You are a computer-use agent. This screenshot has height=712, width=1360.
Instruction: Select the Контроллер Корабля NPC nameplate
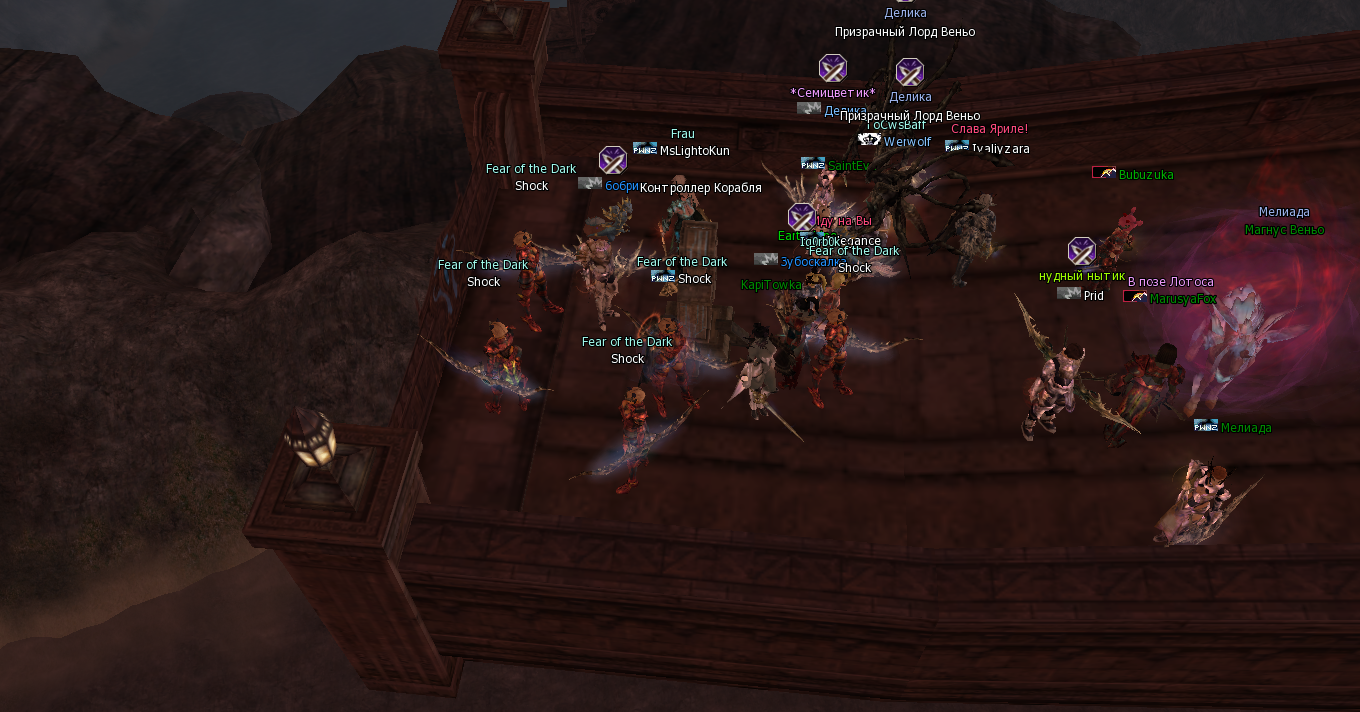click(700, 188)
